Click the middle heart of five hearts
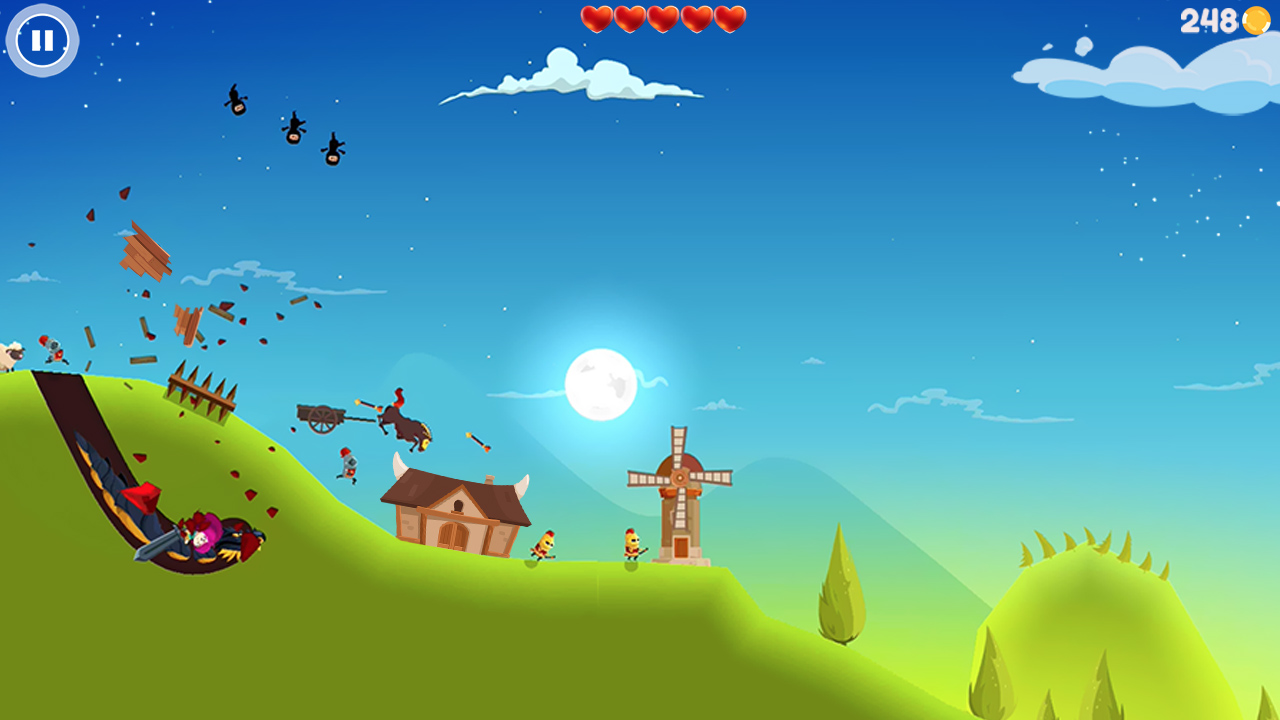 click(663, 17)
